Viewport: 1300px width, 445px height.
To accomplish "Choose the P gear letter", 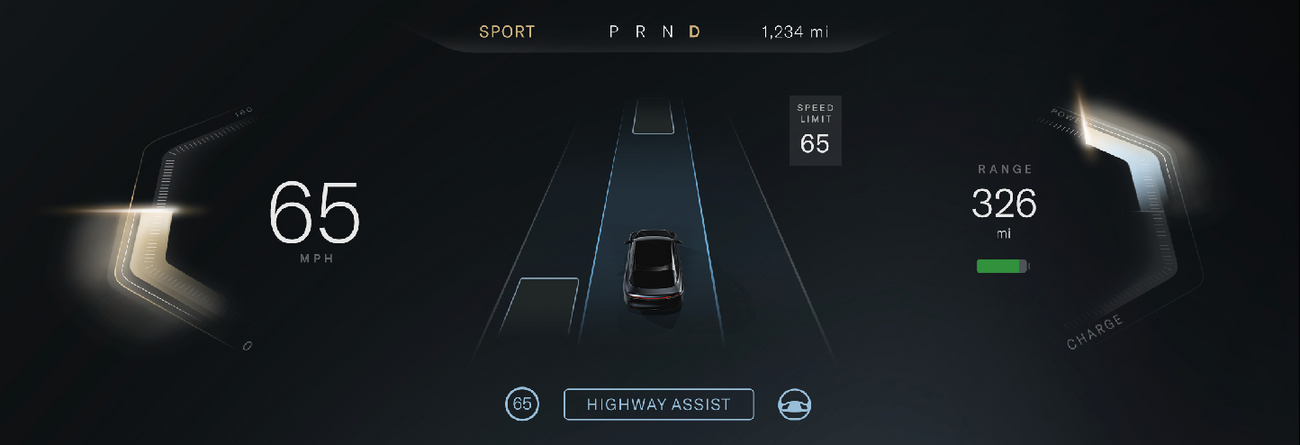I will coord(615,32).
